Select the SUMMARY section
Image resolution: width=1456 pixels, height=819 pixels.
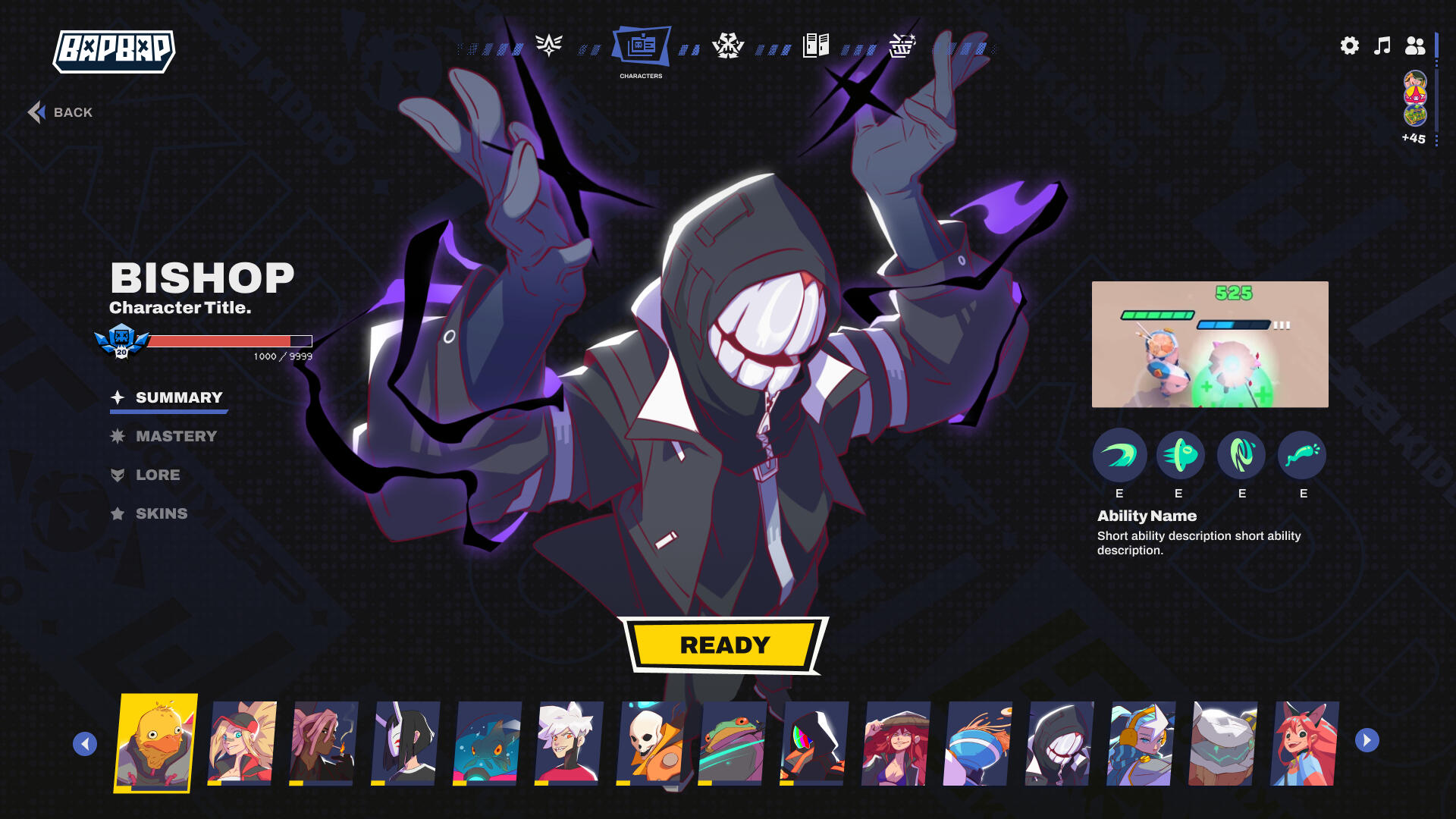click(178, 397)
